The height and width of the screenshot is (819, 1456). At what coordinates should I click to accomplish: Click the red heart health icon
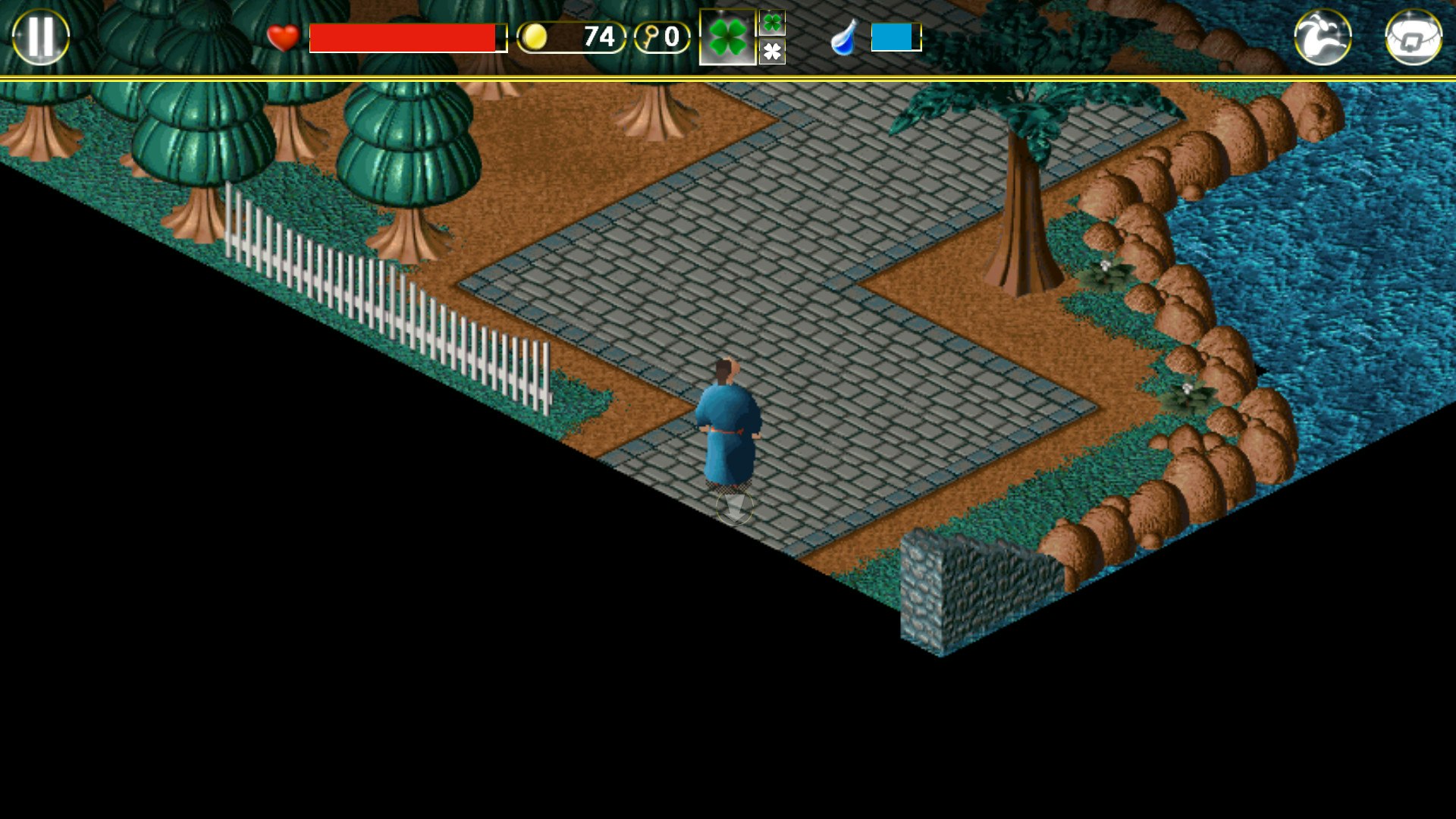283,36
